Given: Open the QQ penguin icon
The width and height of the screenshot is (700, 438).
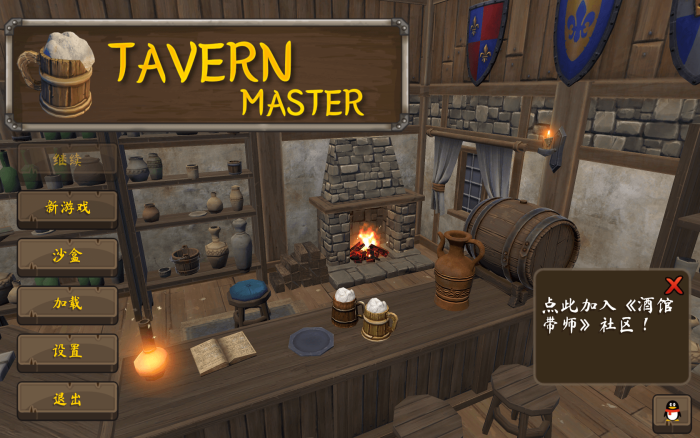Looking at the screenshot, I should point(670,410).
